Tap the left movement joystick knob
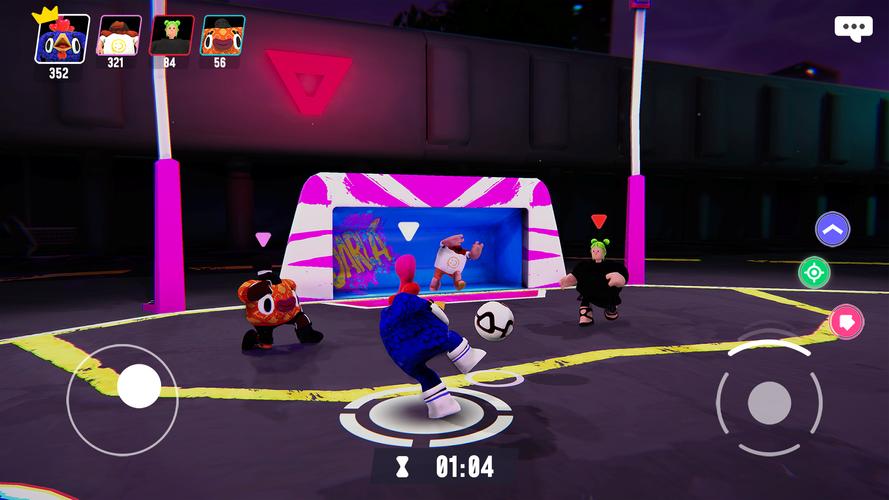The width and height of the screenshot is (889, 500). click(138, 386)
